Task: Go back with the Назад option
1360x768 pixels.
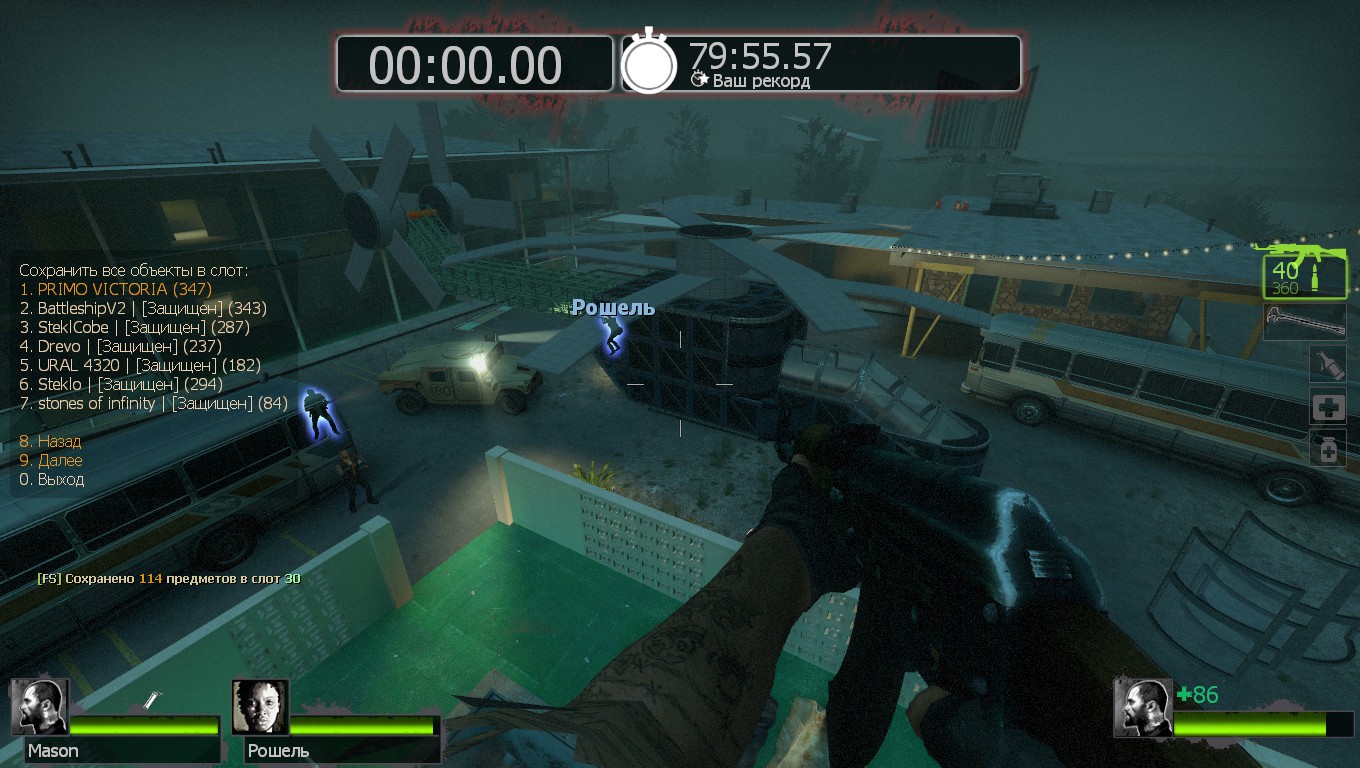Action: [x=50, y=441]
